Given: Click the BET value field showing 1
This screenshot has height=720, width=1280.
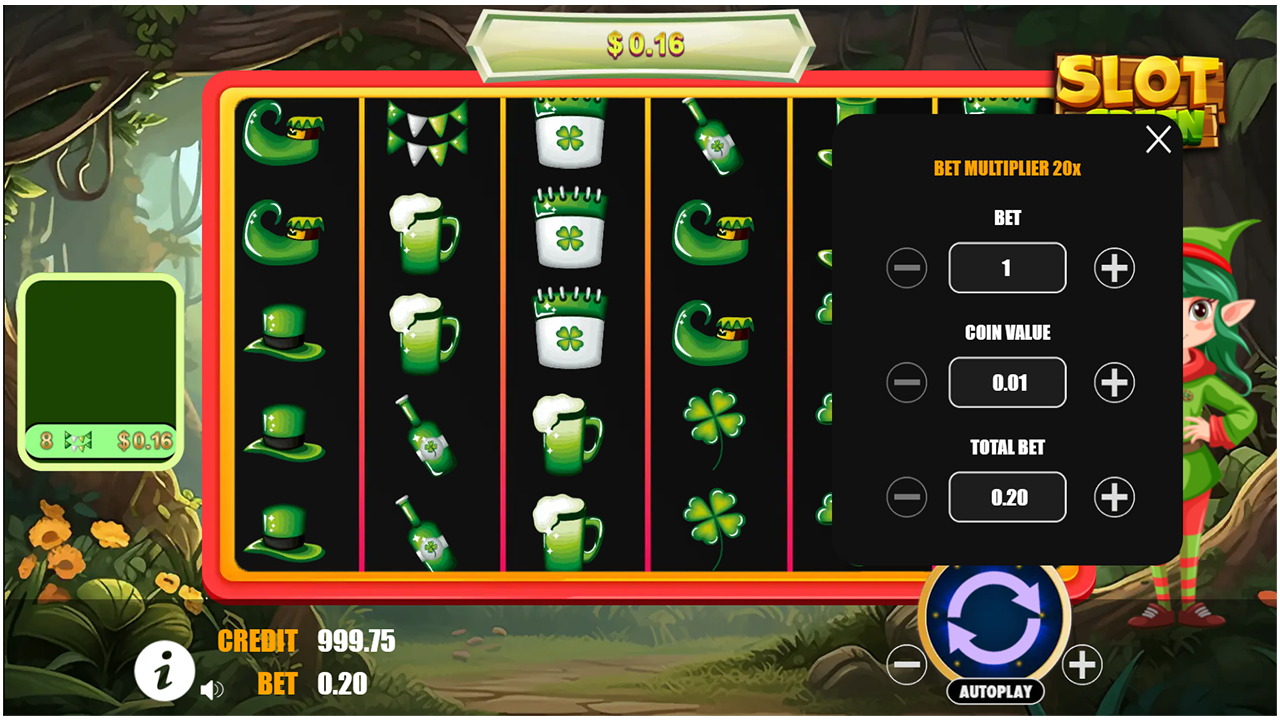Looking at the screenshot, I should [x=1007, y=268].
